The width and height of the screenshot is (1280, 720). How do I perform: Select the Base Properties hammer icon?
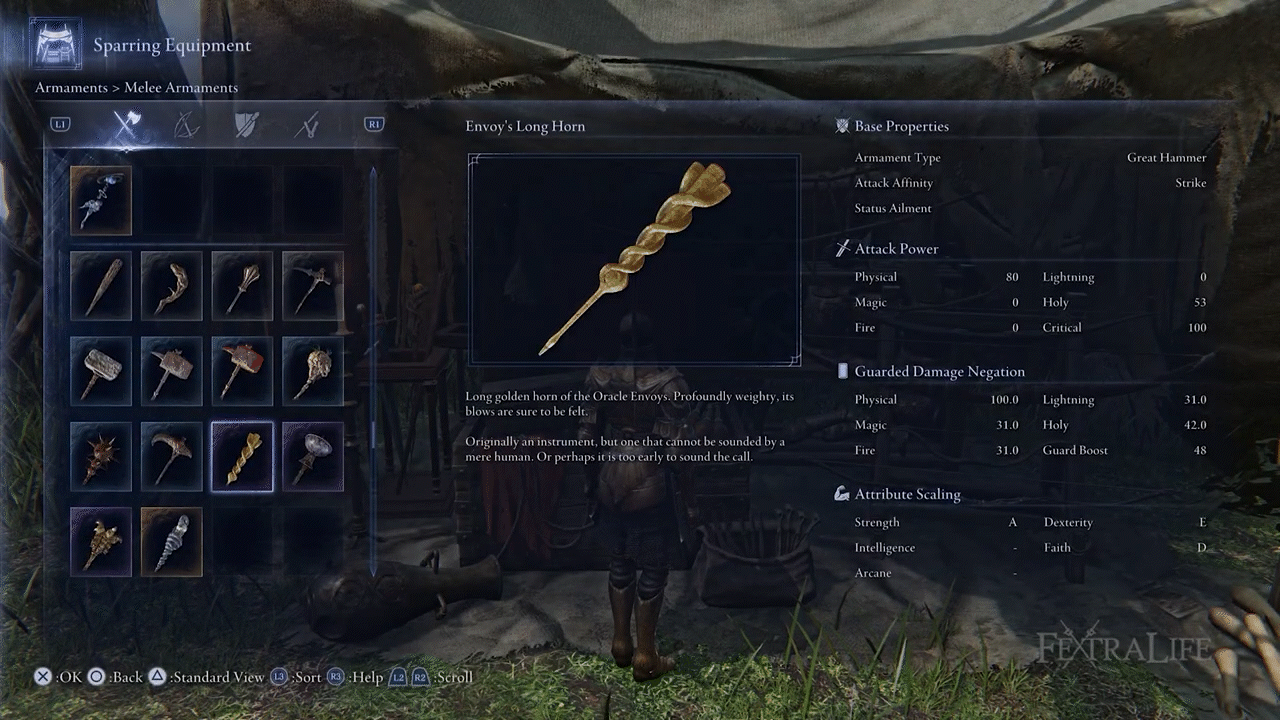841,125
